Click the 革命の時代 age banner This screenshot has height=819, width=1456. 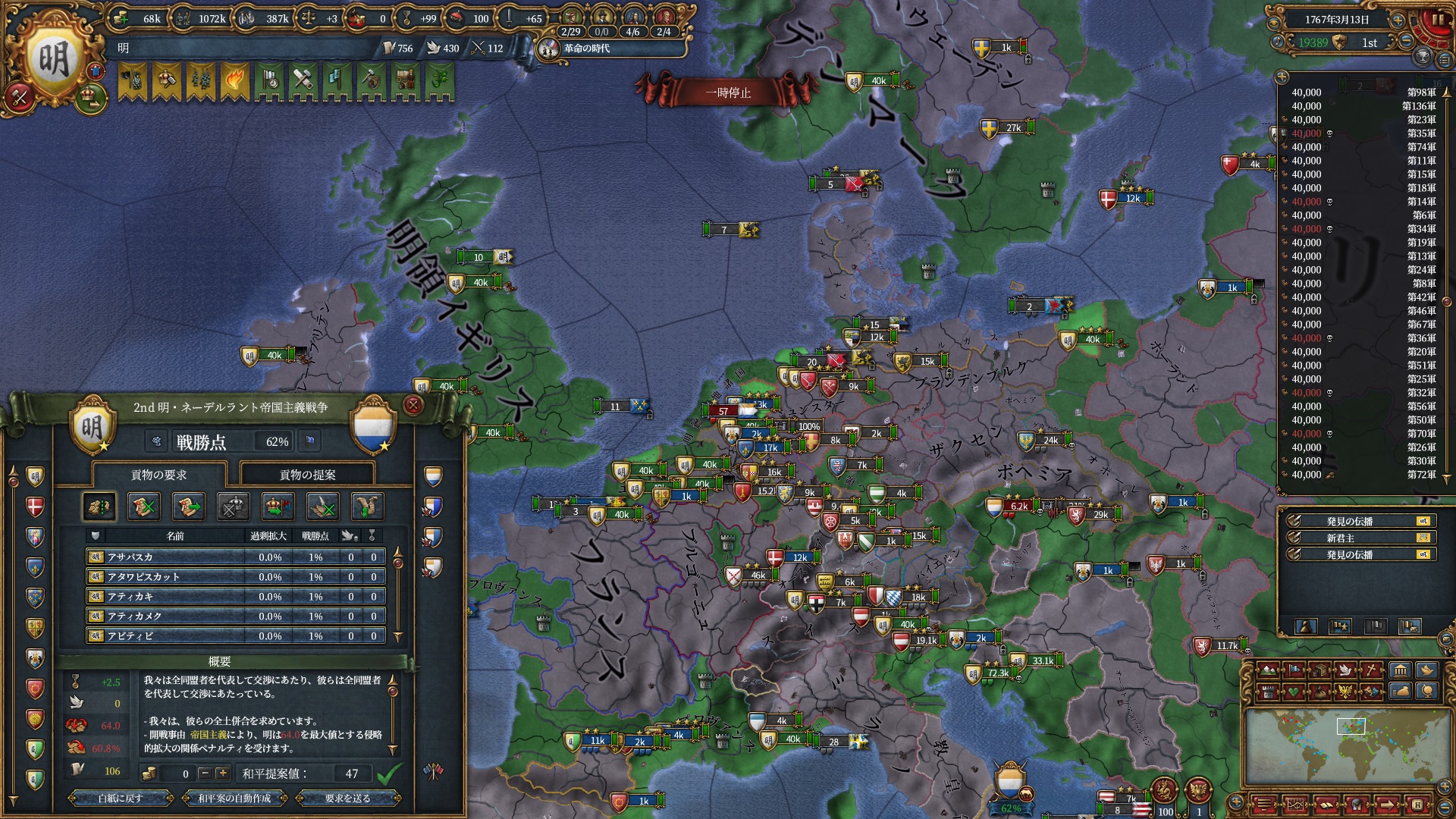[588, 49]
